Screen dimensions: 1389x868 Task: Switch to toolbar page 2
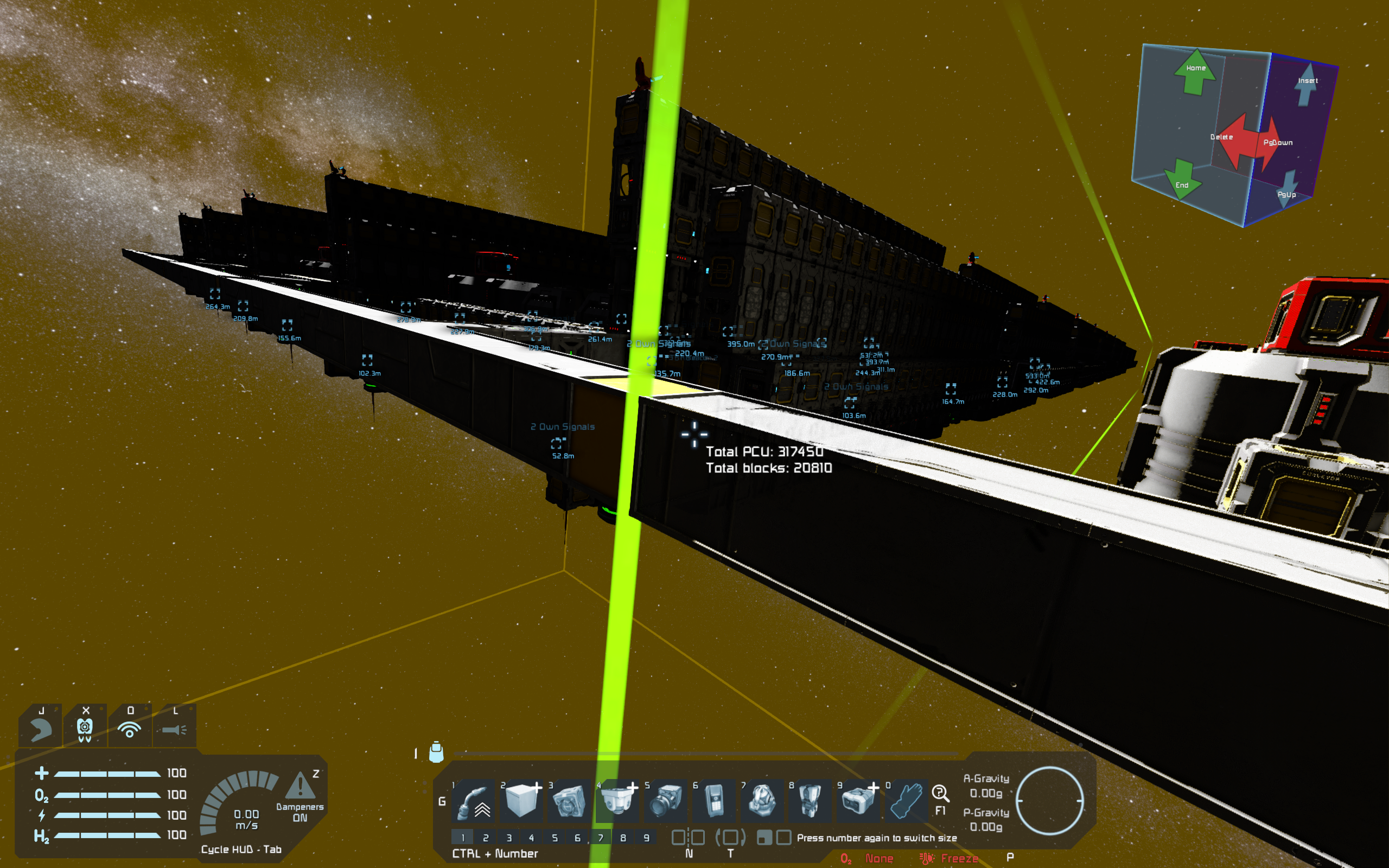(486, 838)
